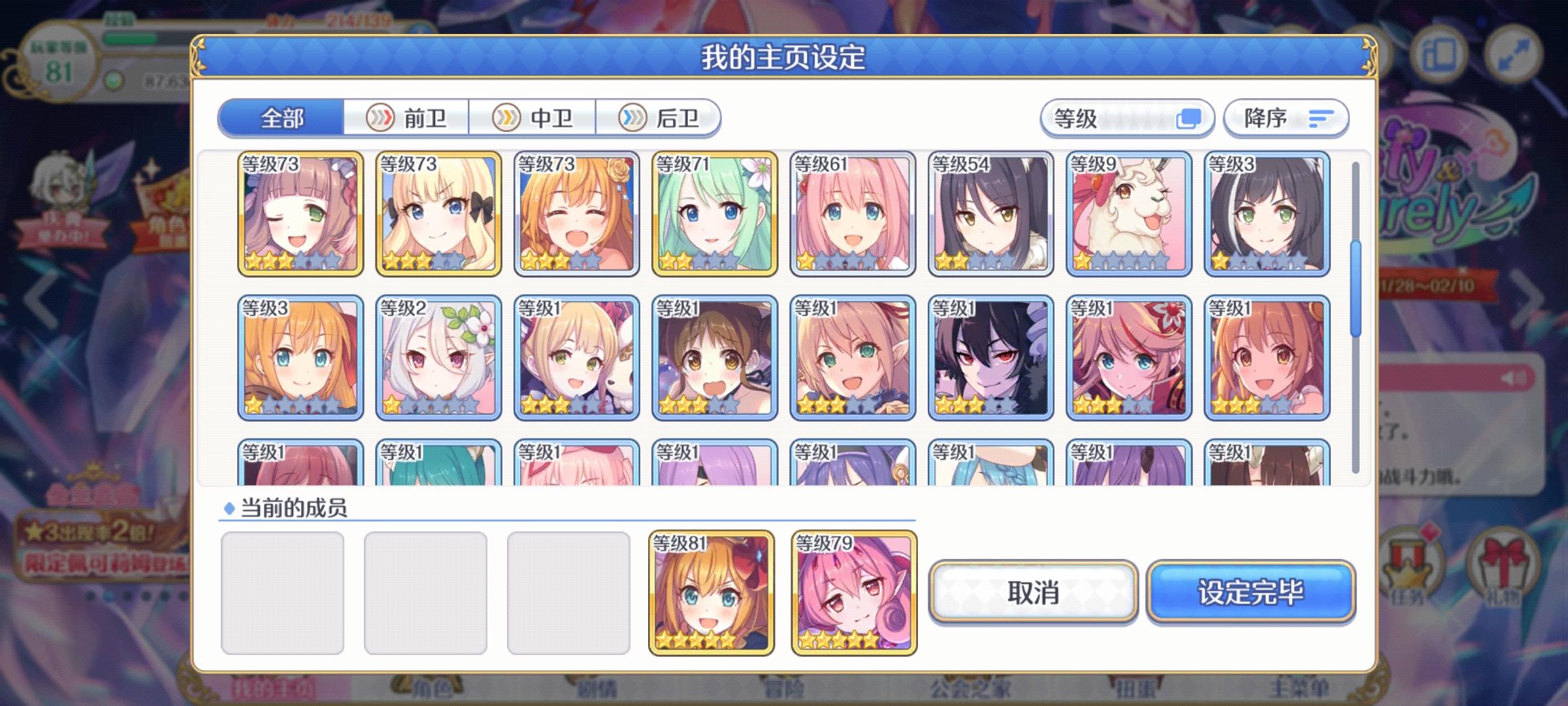This screenshot has height=706, width=1568.
Task: Toggle 降序 sort to ascending order
Action: (1285, 118)
